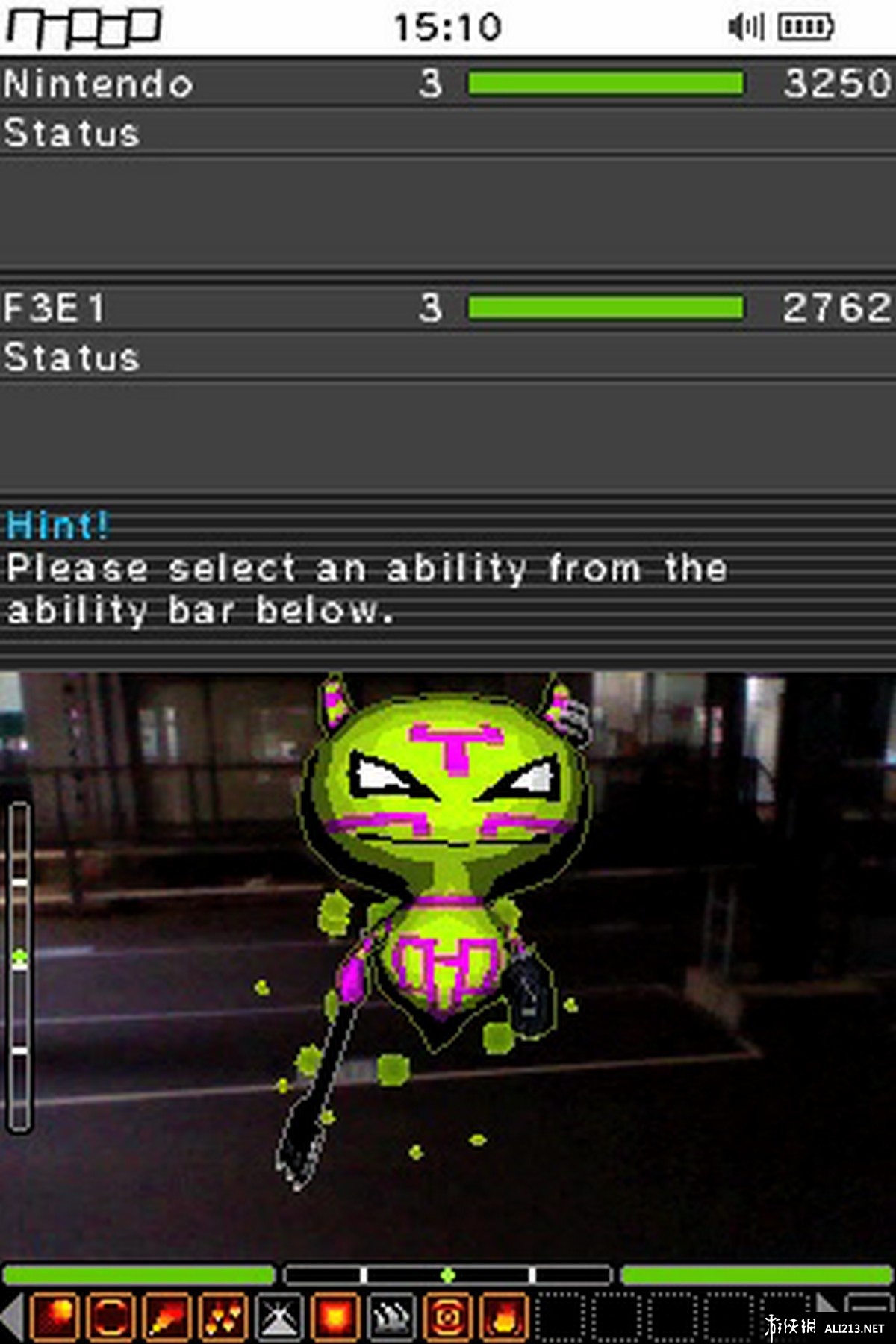Click the ability bar left arrow

(x=12, y=1316)
